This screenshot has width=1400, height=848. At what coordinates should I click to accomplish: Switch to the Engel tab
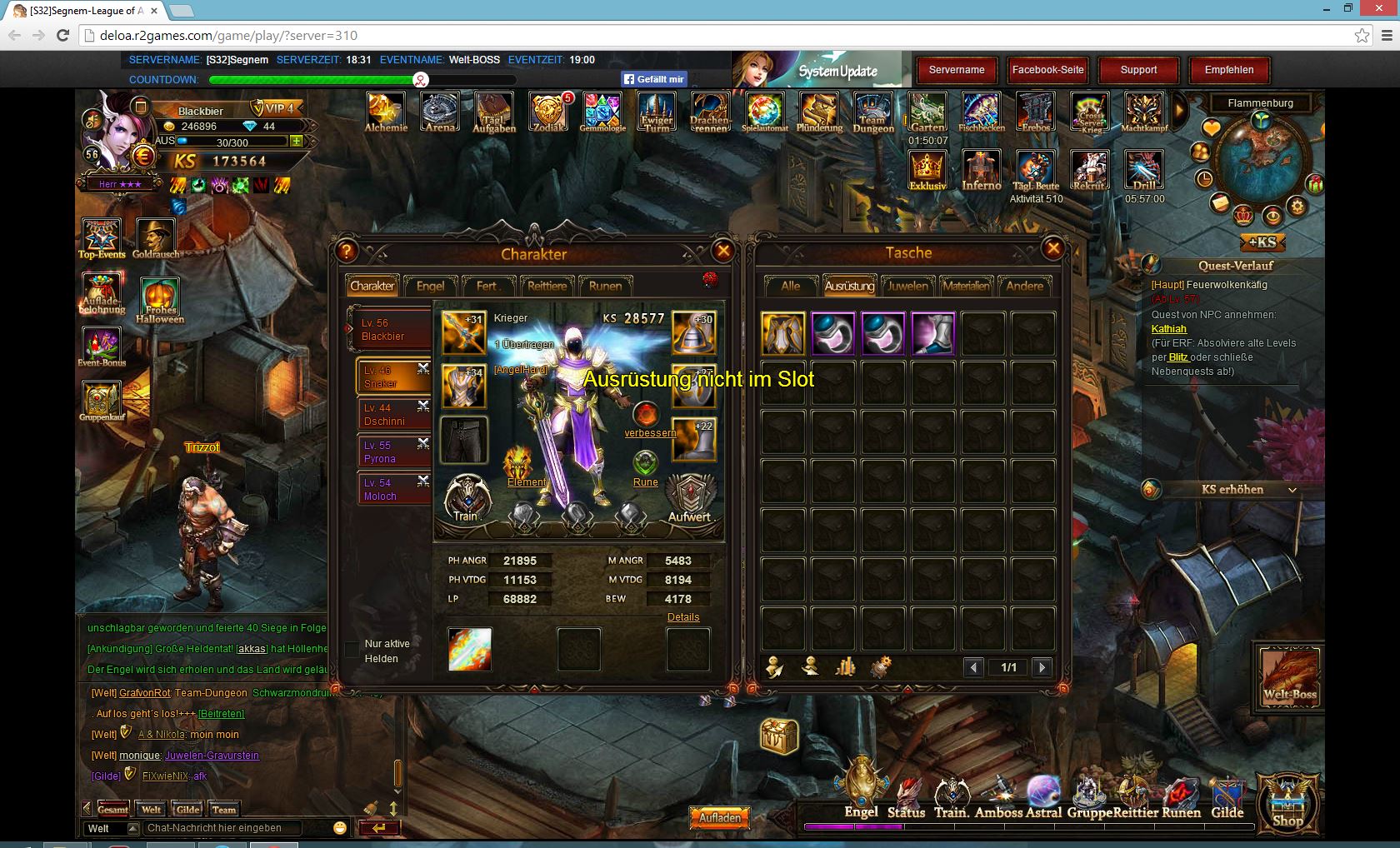[x=430, y=286]
